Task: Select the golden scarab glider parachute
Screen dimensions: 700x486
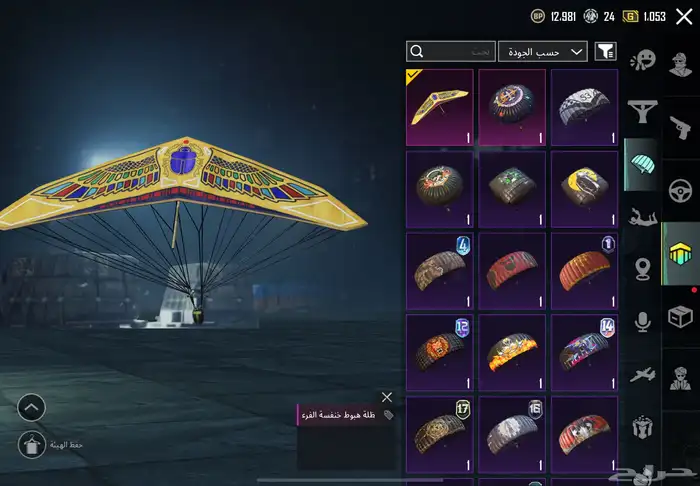Action: (x=440, y=107)
